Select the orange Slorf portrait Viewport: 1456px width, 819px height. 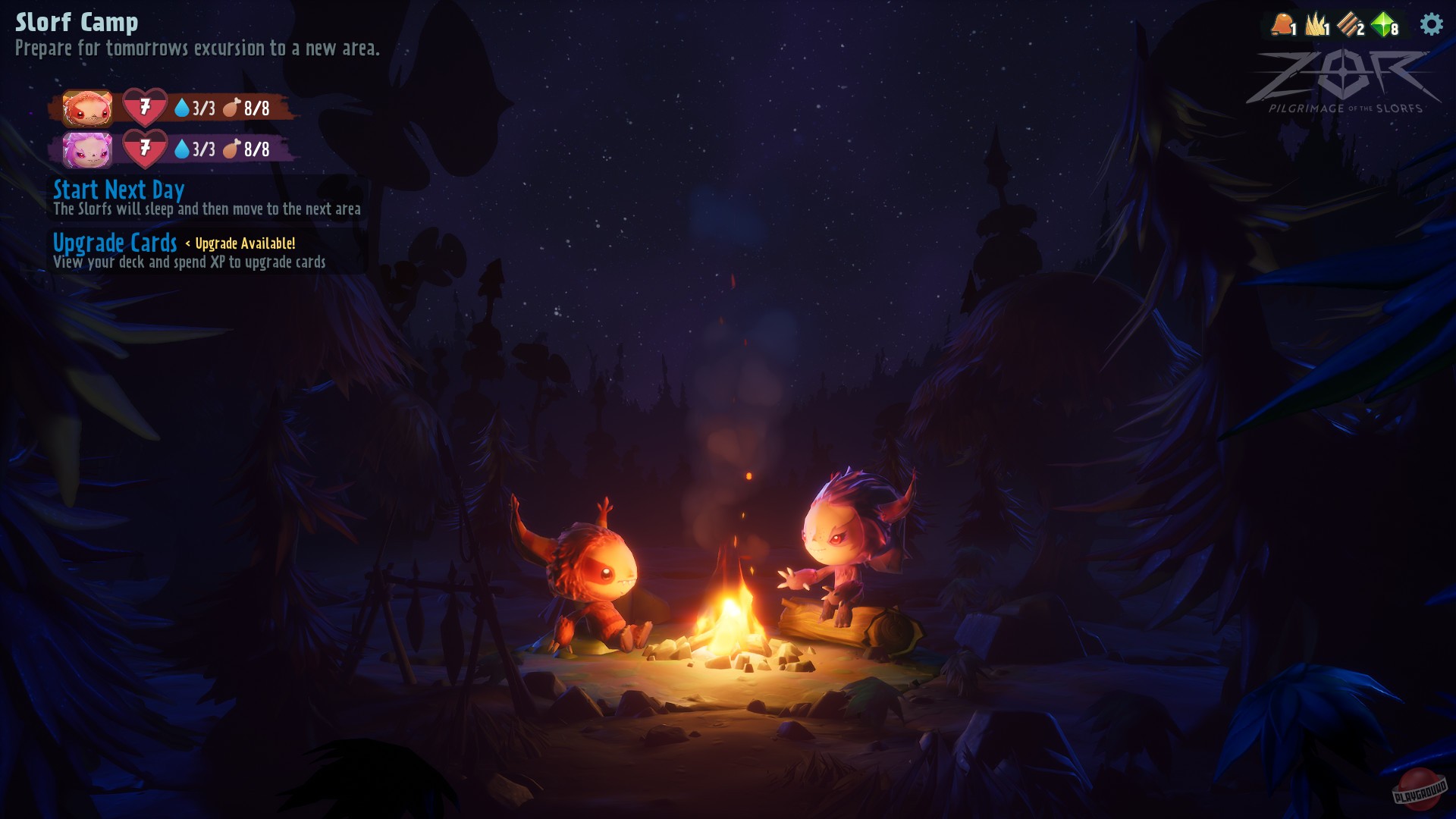[x=87, y=108]
